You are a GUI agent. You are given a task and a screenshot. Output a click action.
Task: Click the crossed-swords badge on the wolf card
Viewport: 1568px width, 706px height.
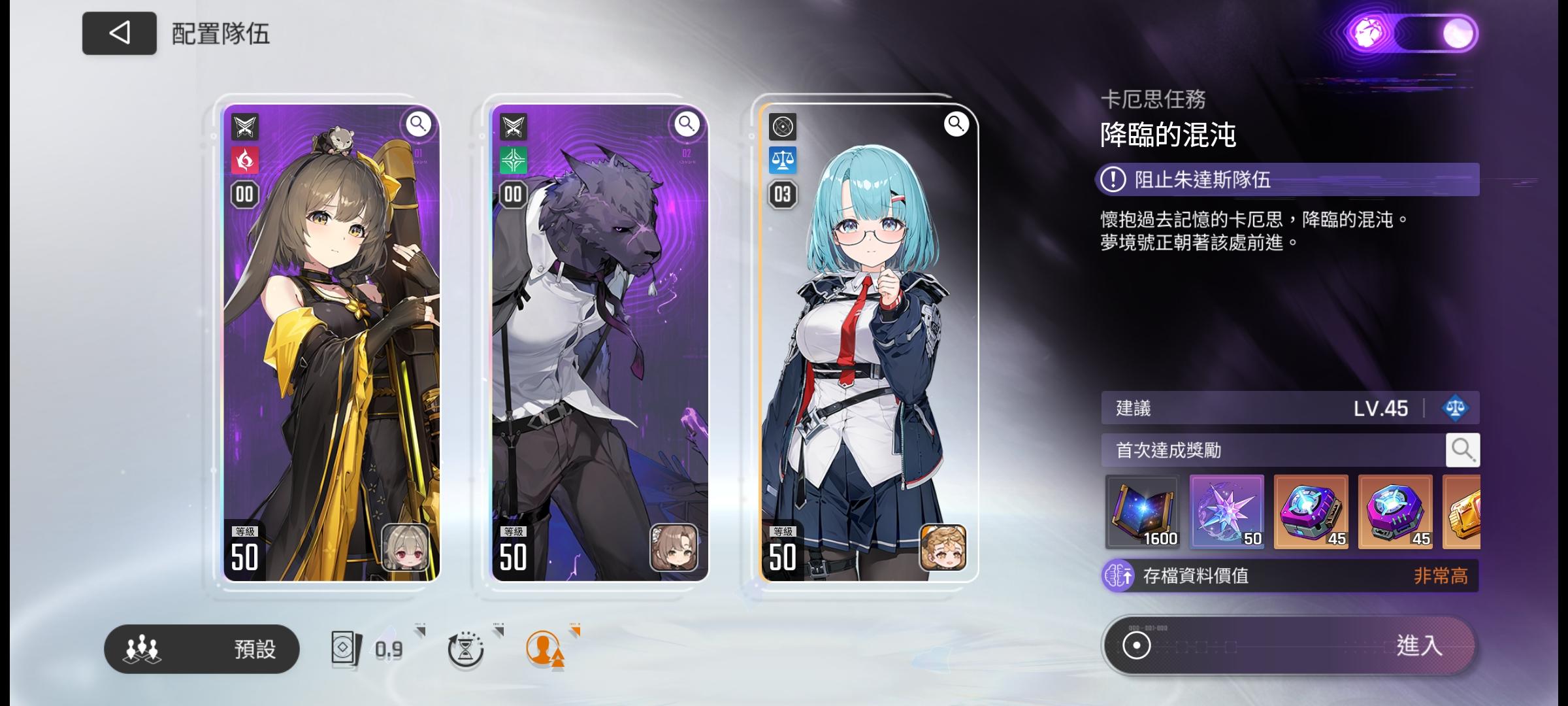(514, 126)
